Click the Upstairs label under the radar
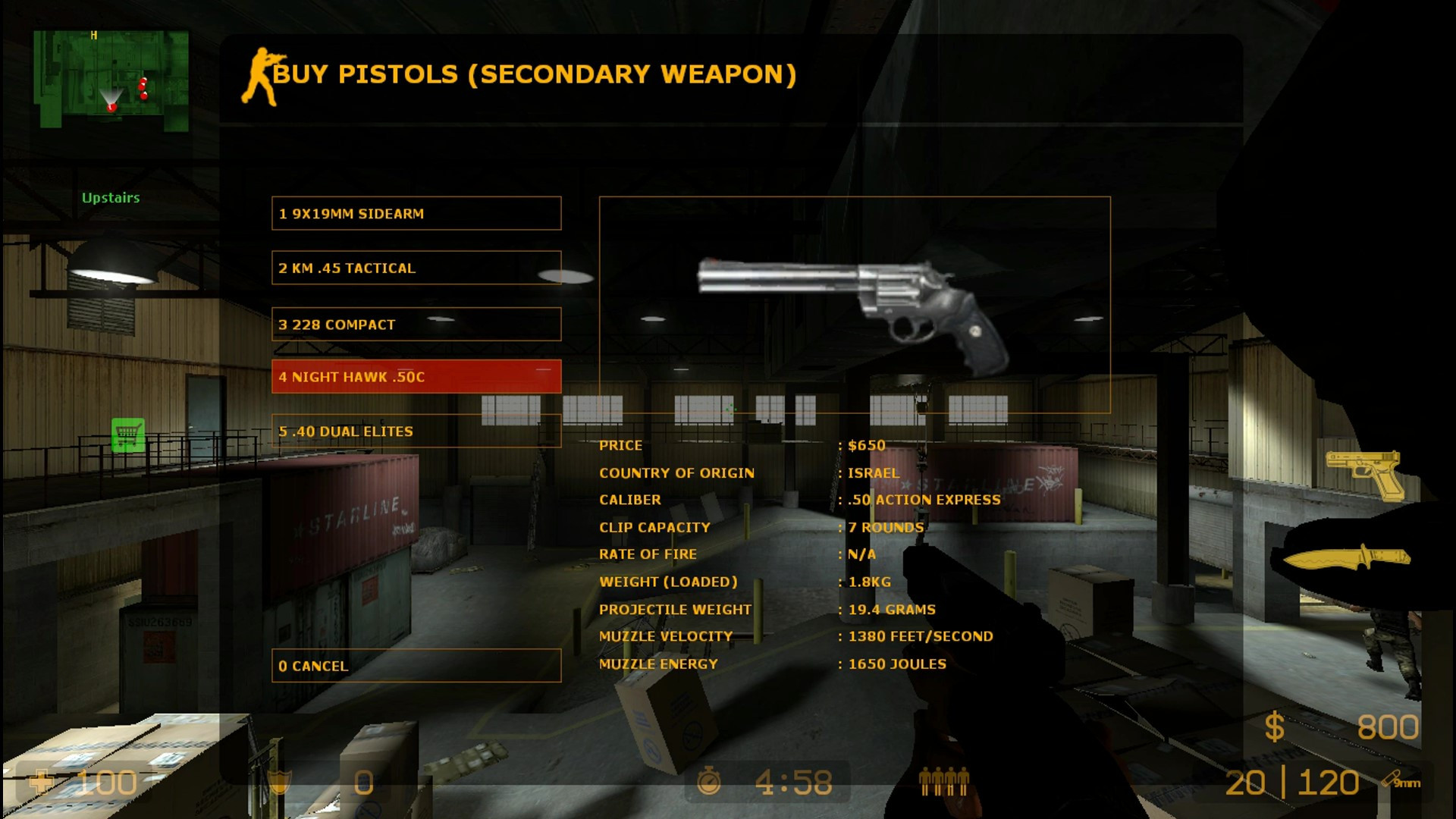Screen dimensions: 1456x819 coord(111,198)
